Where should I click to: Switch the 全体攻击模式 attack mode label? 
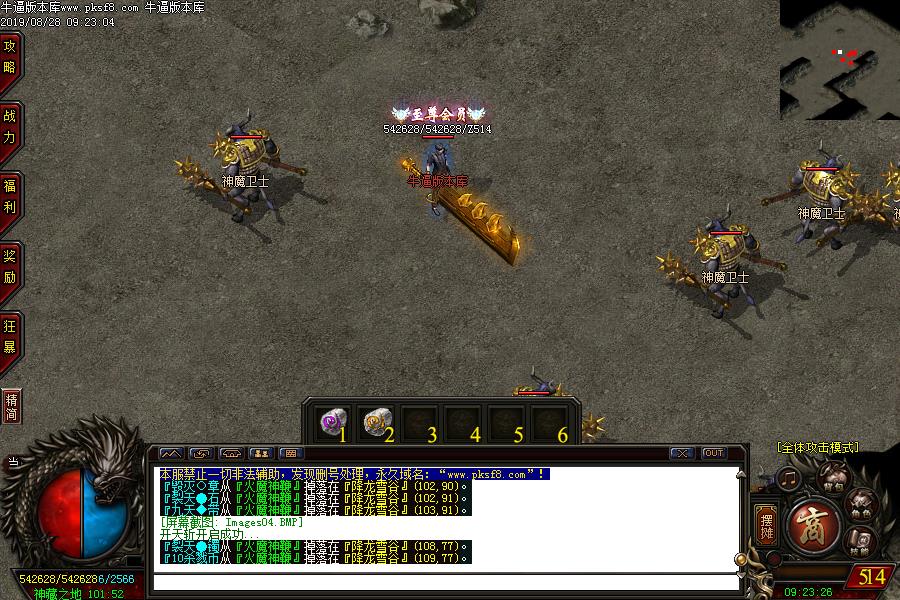tap(817, 447)
